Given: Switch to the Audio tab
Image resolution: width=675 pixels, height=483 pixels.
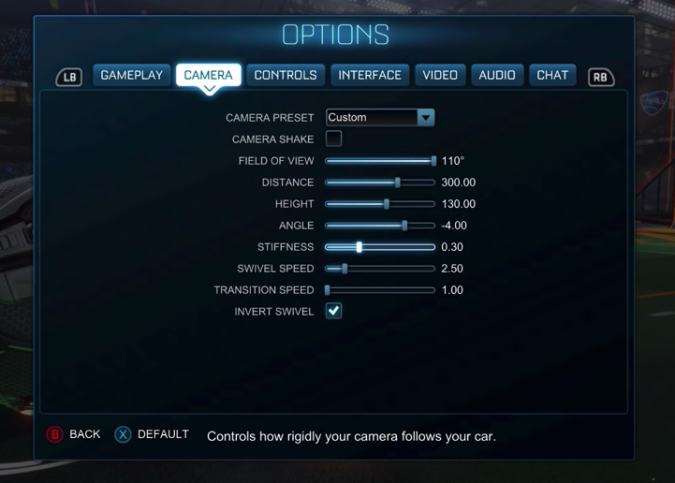Looking at the screenshot, I should [497, 75].
